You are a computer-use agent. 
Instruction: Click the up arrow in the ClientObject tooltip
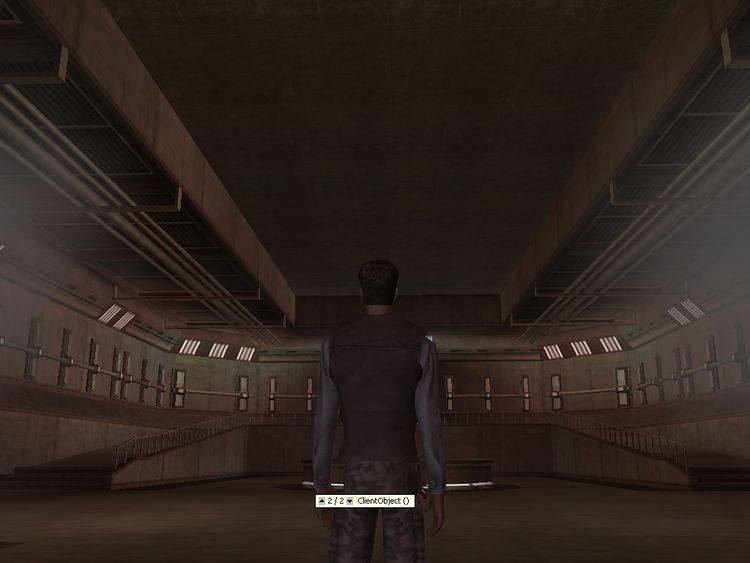[x=321, y=500]
